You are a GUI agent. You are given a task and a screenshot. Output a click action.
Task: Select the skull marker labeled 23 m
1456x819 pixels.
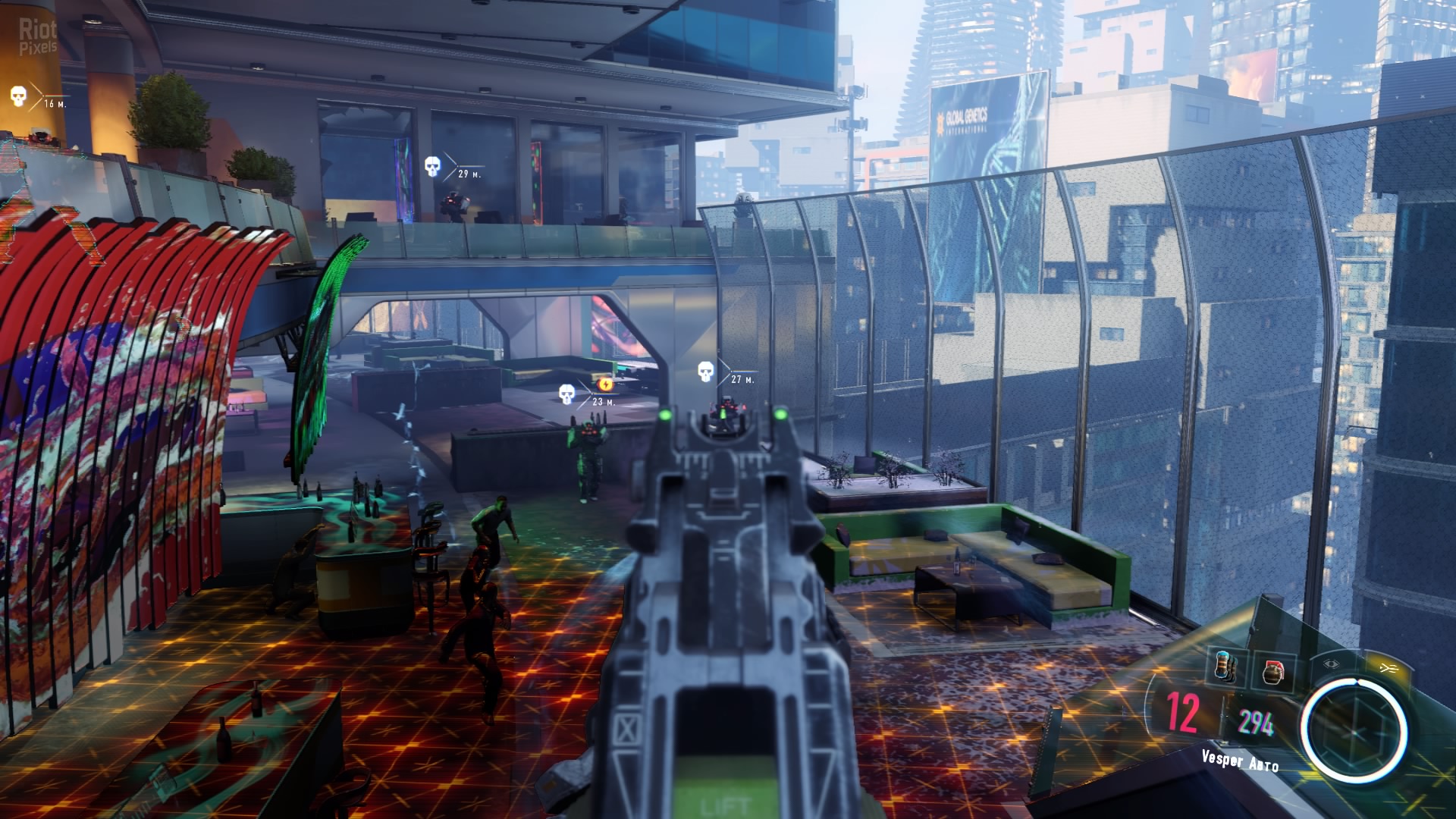click(x=566, y=394)
